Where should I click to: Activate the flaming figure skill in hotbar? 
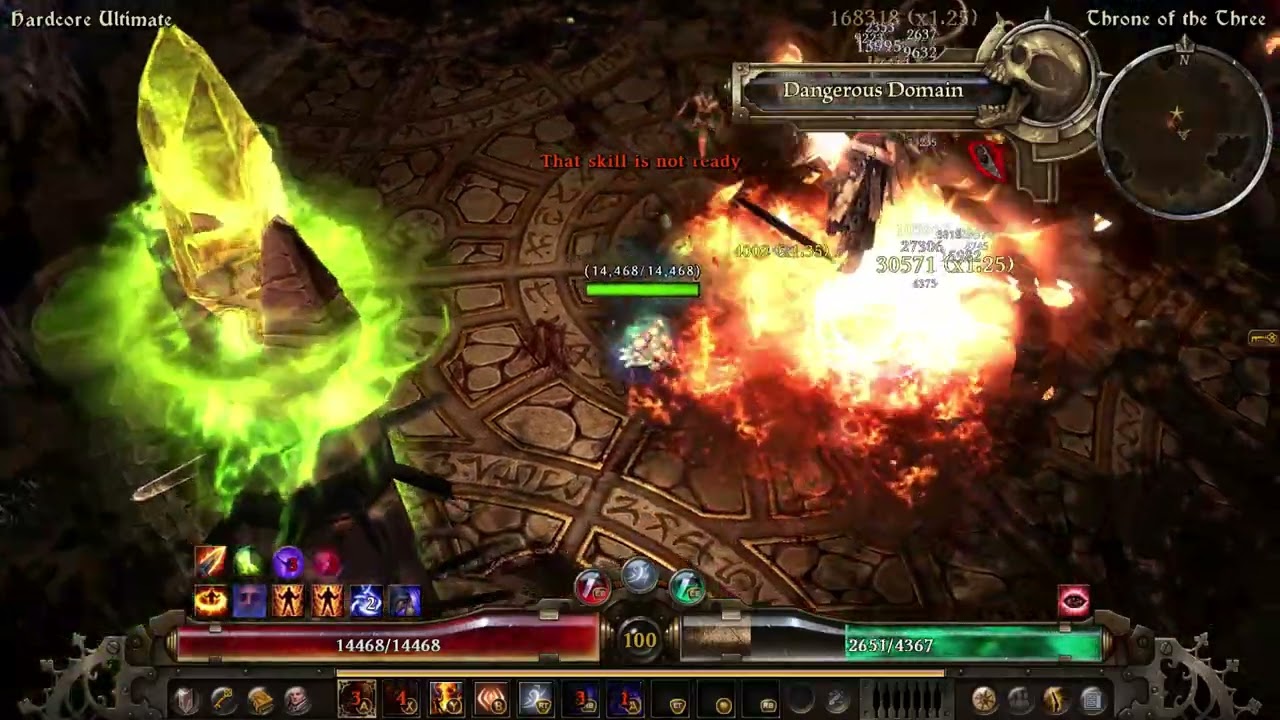click(x=446, y=699)
